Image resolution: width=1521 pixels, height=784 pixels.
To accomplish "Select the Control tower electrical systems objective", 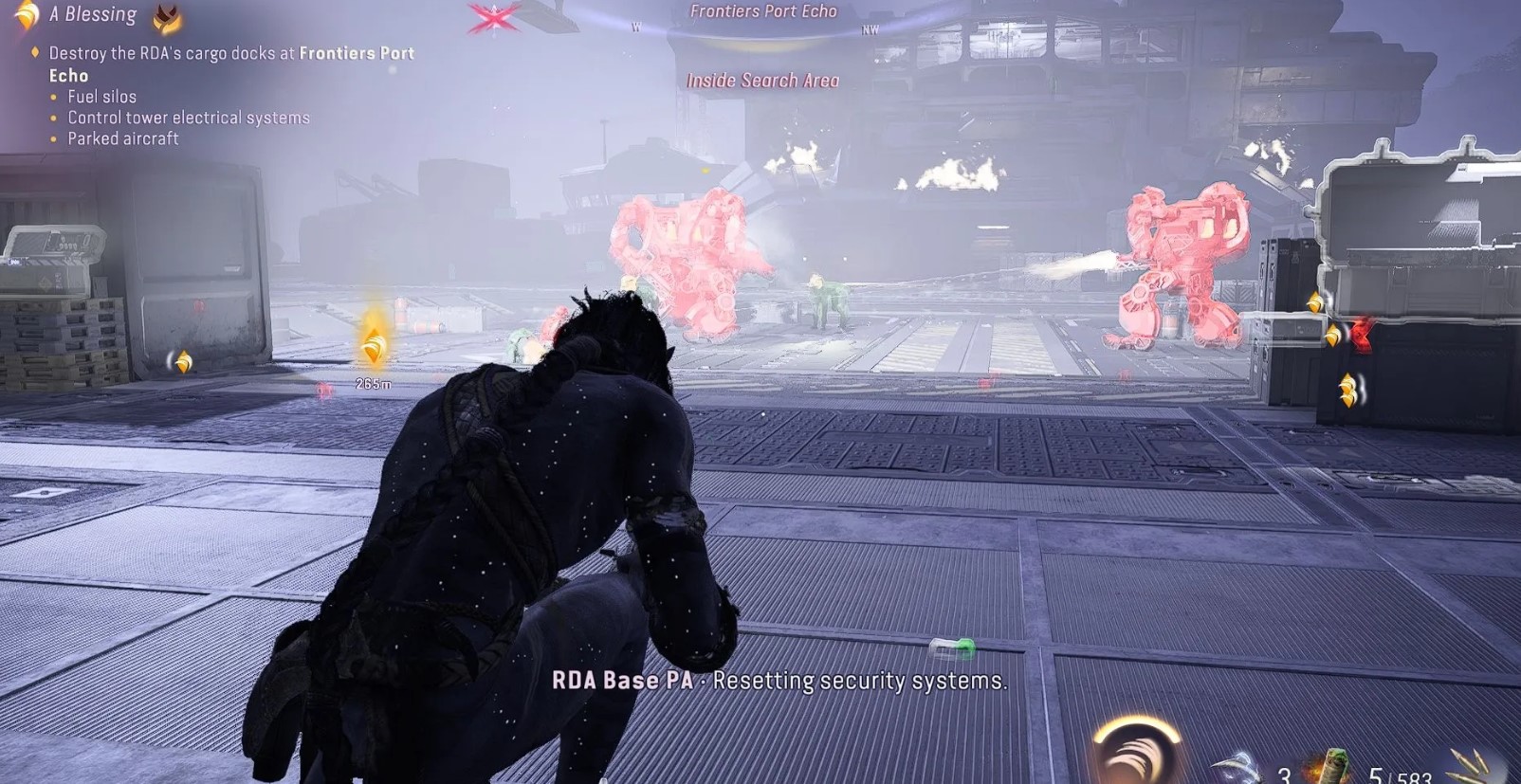I will pyautogui.click(x=188, y=118).
